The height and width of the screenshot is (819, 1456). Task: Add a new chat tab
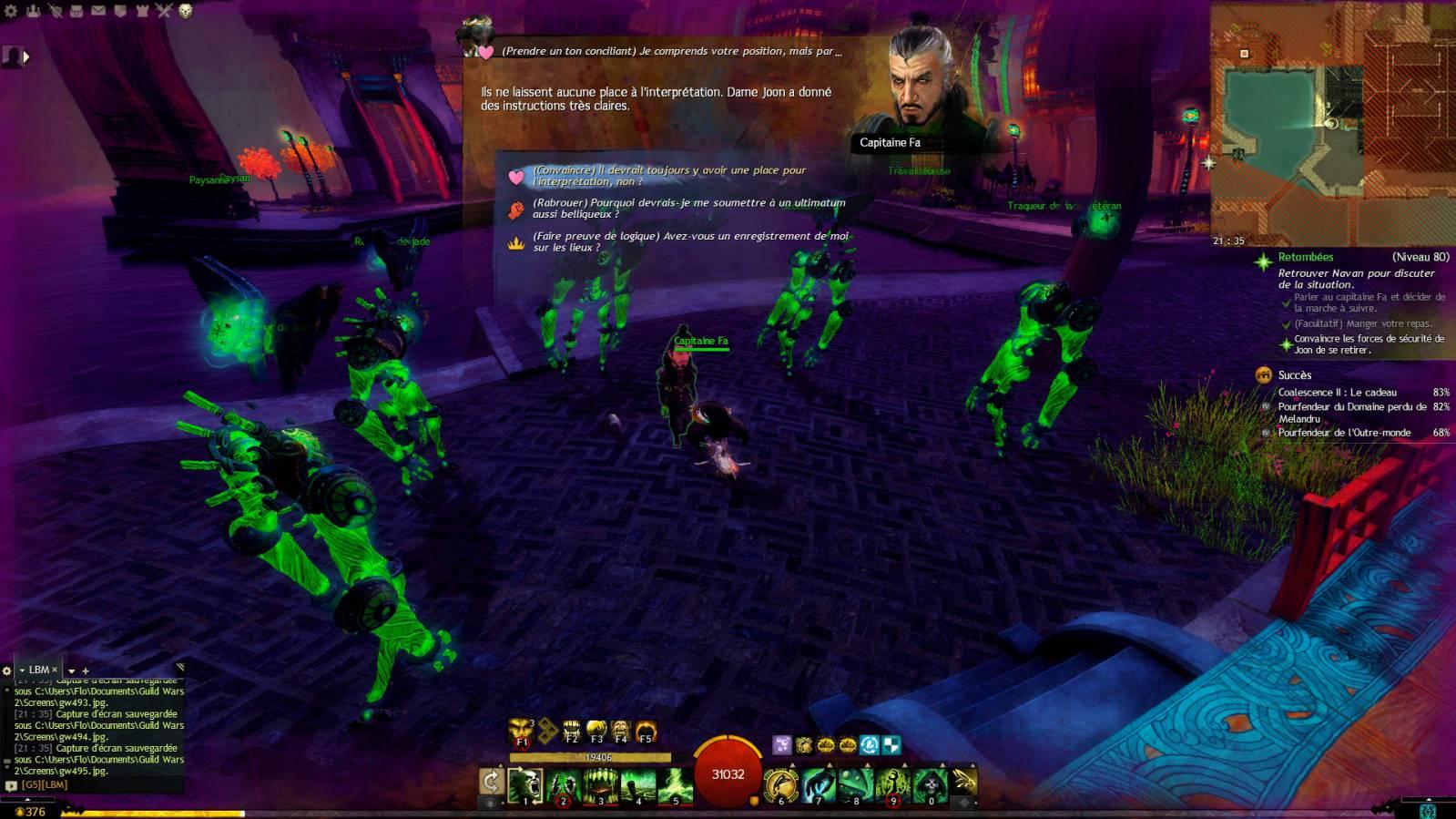pyautogui.click(x=86, y=671)
